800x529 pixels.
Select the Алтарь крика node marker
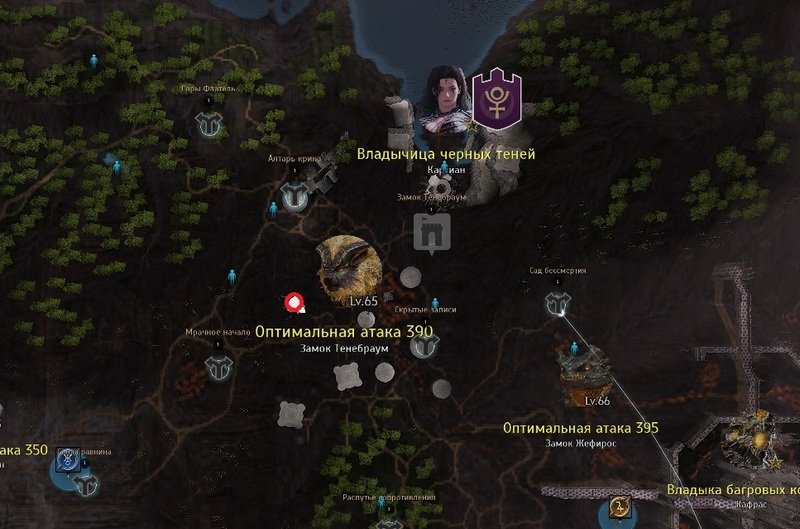[x=294, y=196]
